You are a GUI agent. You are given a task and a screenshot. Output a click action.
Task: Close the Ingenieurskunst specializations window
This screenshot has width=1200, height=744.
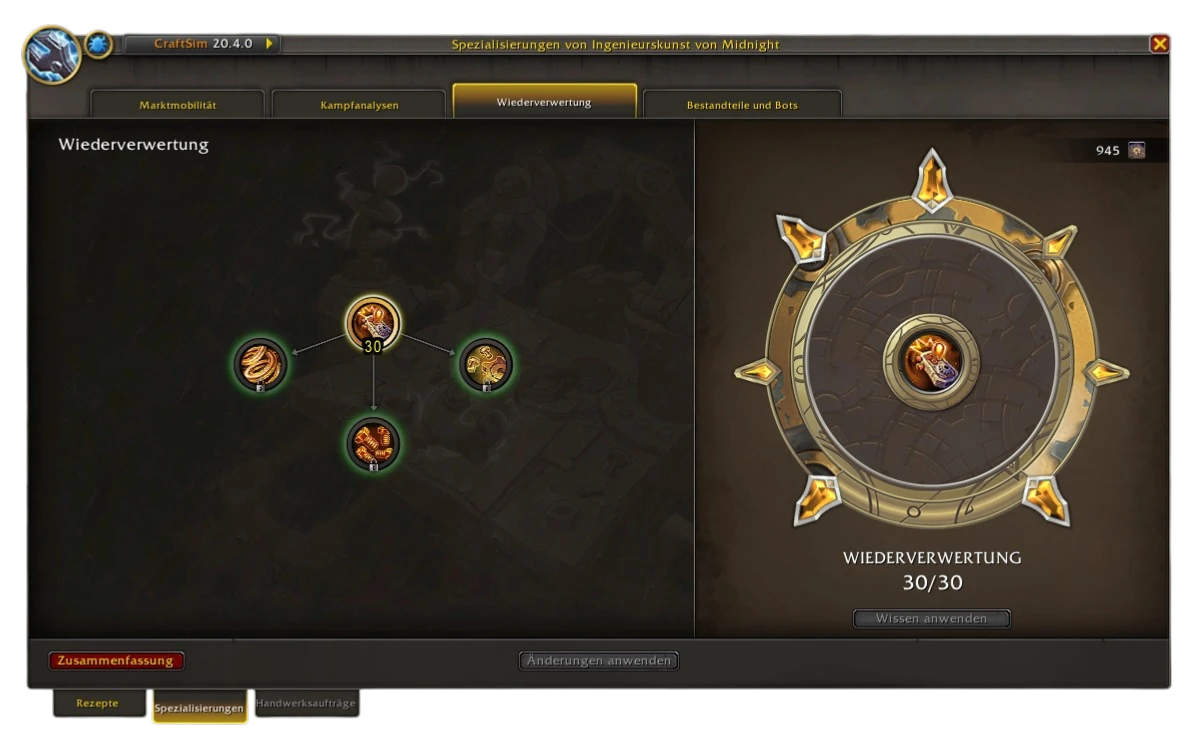(1159, 44)
